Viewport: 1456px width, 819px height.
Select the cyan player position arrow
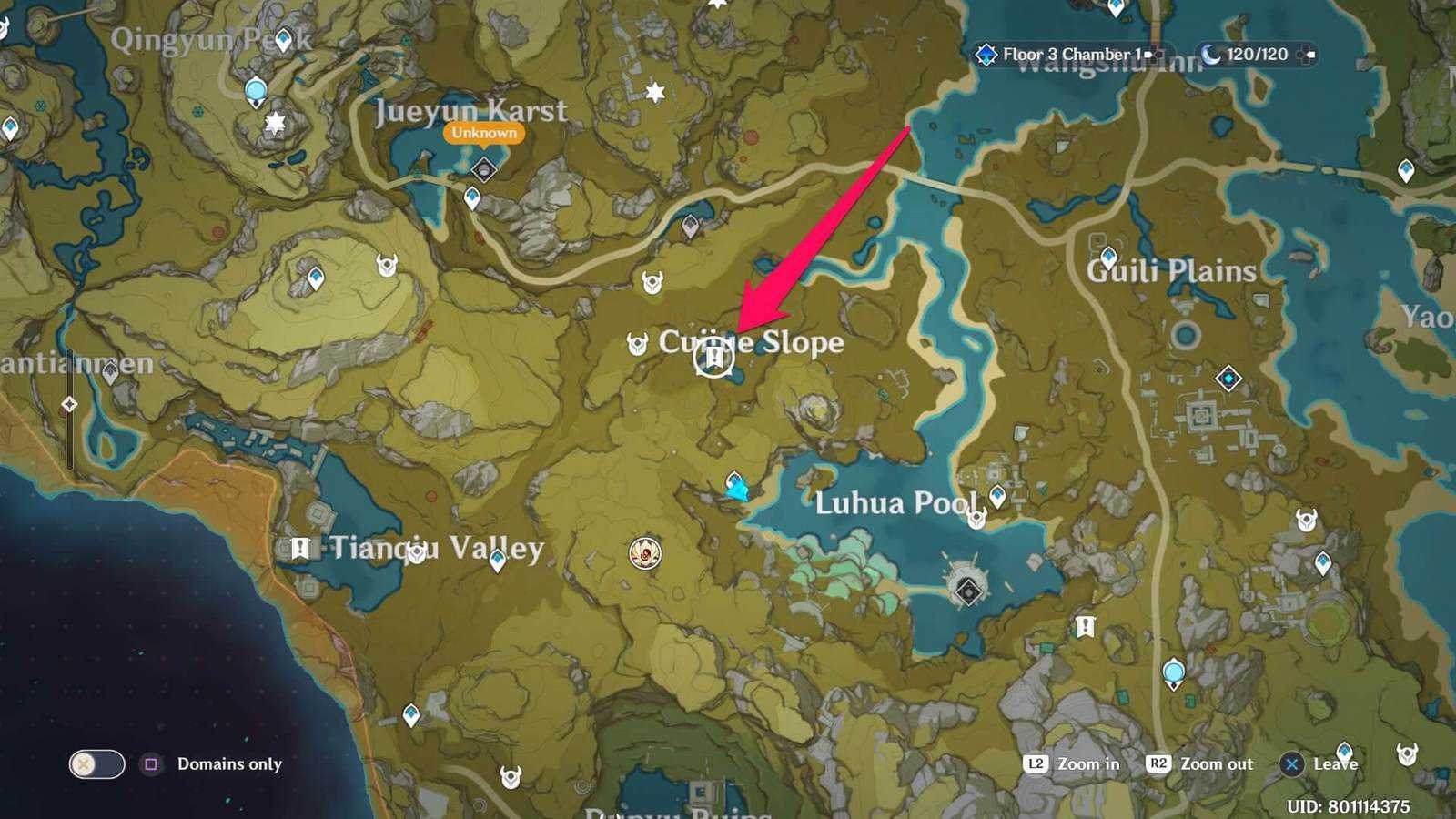737,490
